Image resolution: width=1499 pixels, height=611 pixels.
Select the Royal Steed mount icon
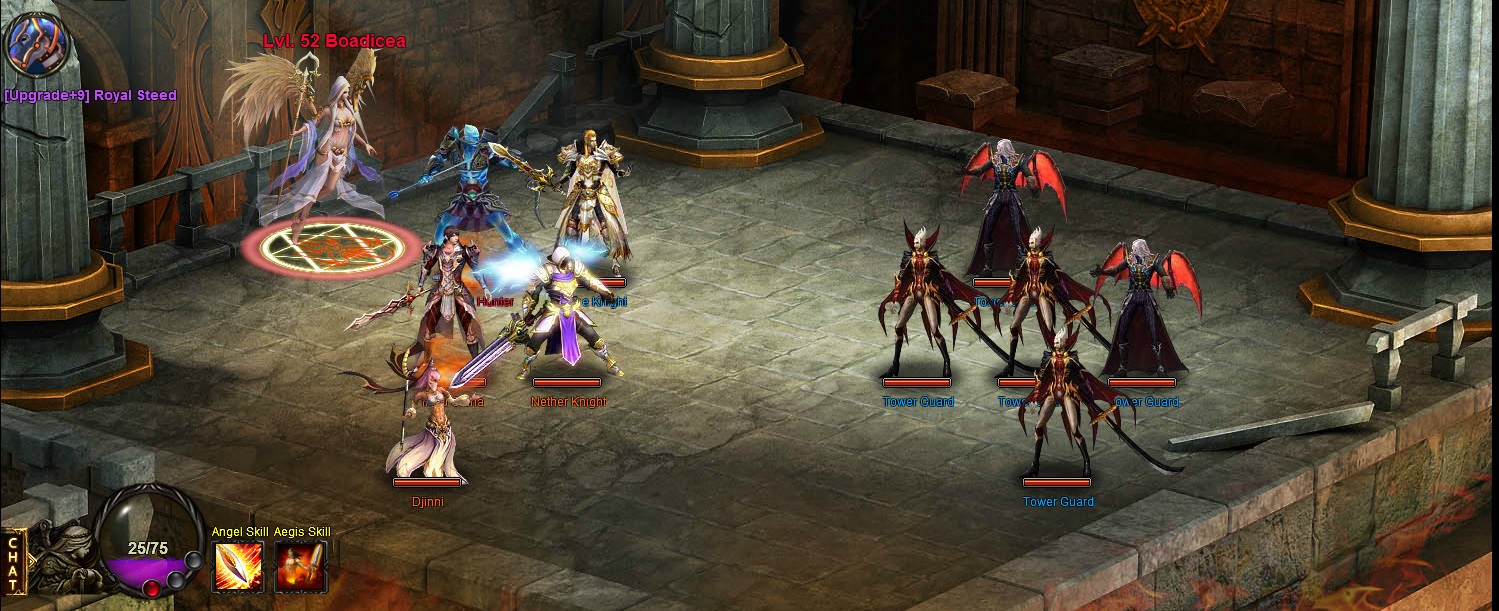(37, 45)
